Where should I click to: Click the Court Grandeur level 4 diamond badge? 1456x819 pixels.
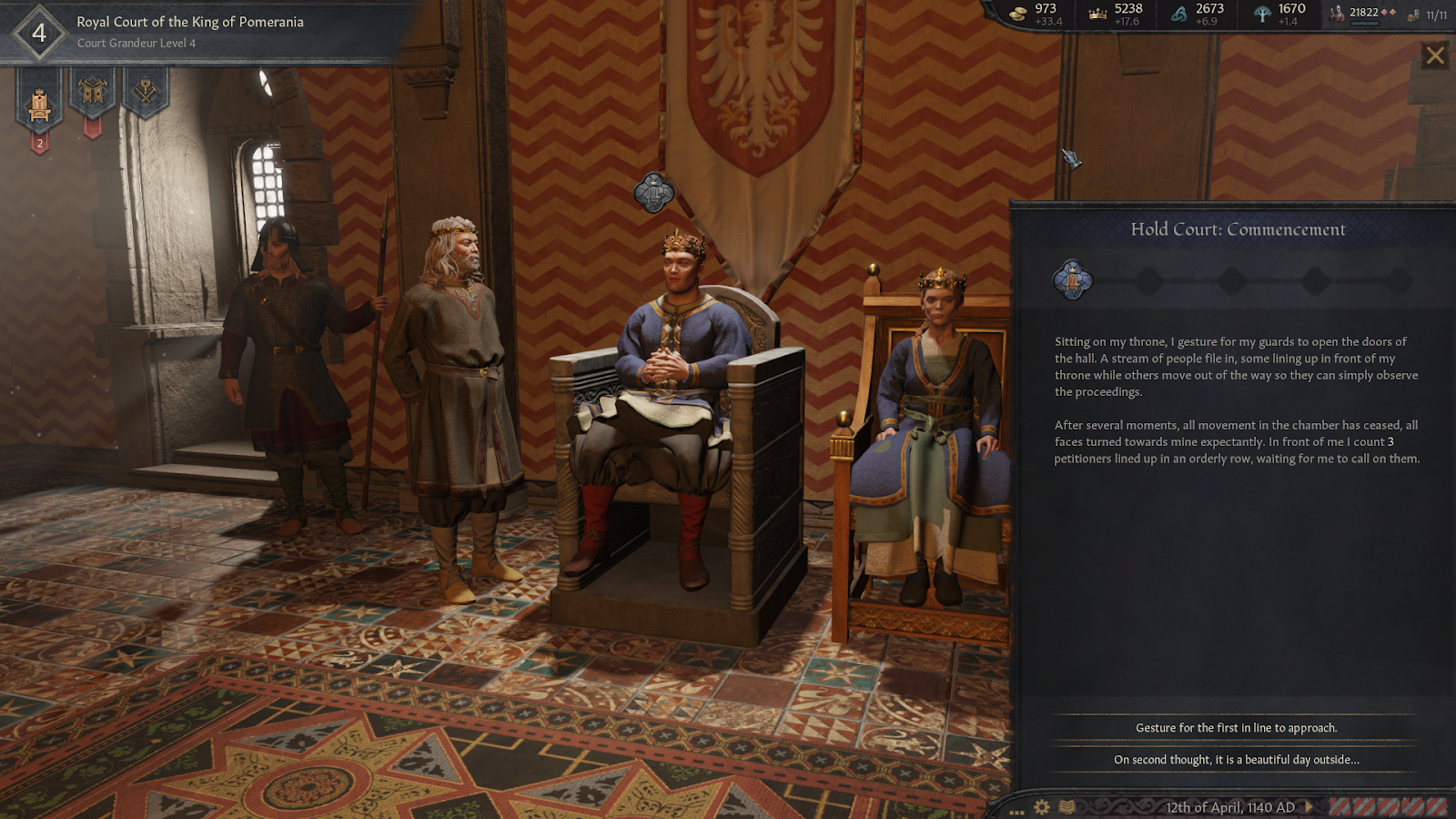click(x=39, y=34)
